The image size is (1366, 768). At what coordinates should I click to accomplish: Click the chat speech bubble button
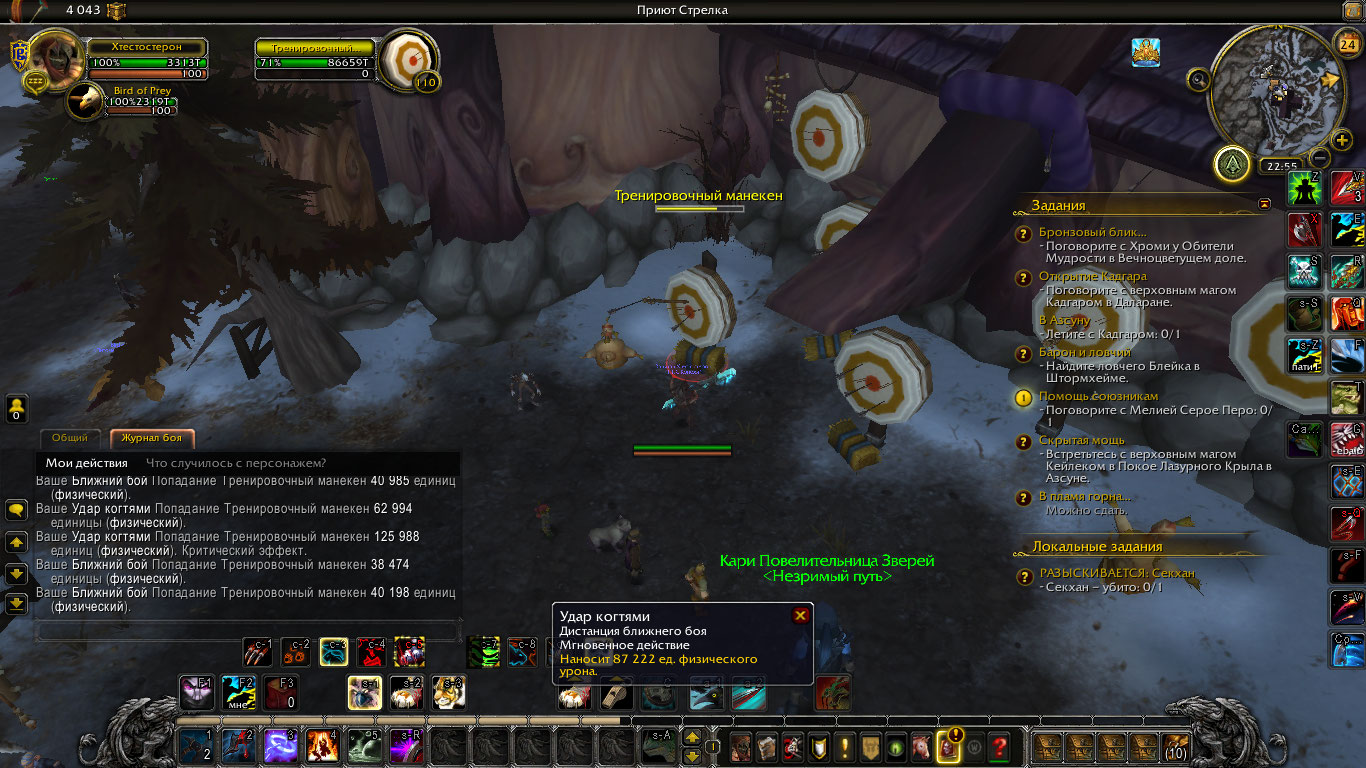16,510
